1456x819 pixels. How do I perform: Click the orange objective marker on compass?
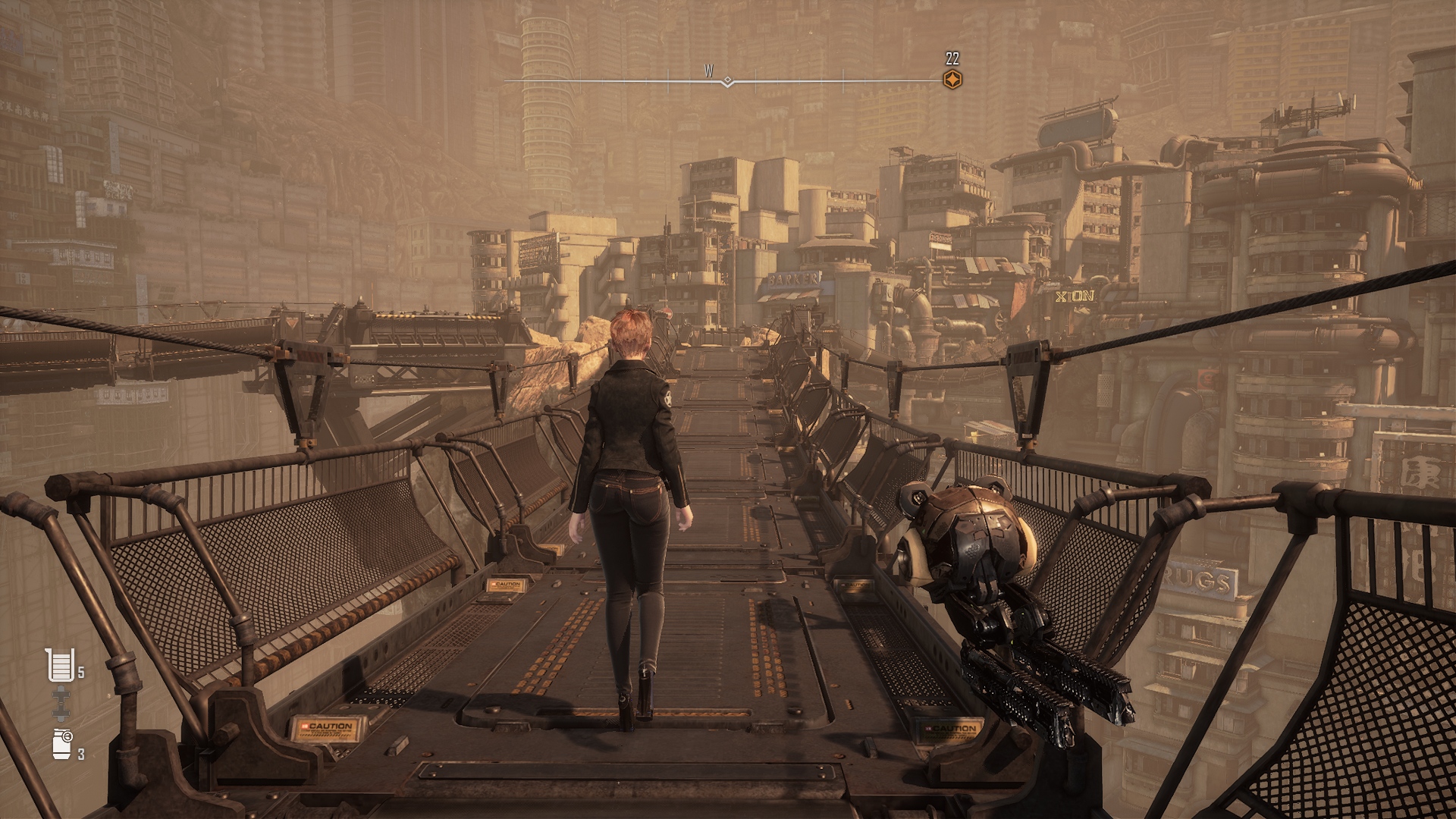pyautogui.click(x=951, y=79)
